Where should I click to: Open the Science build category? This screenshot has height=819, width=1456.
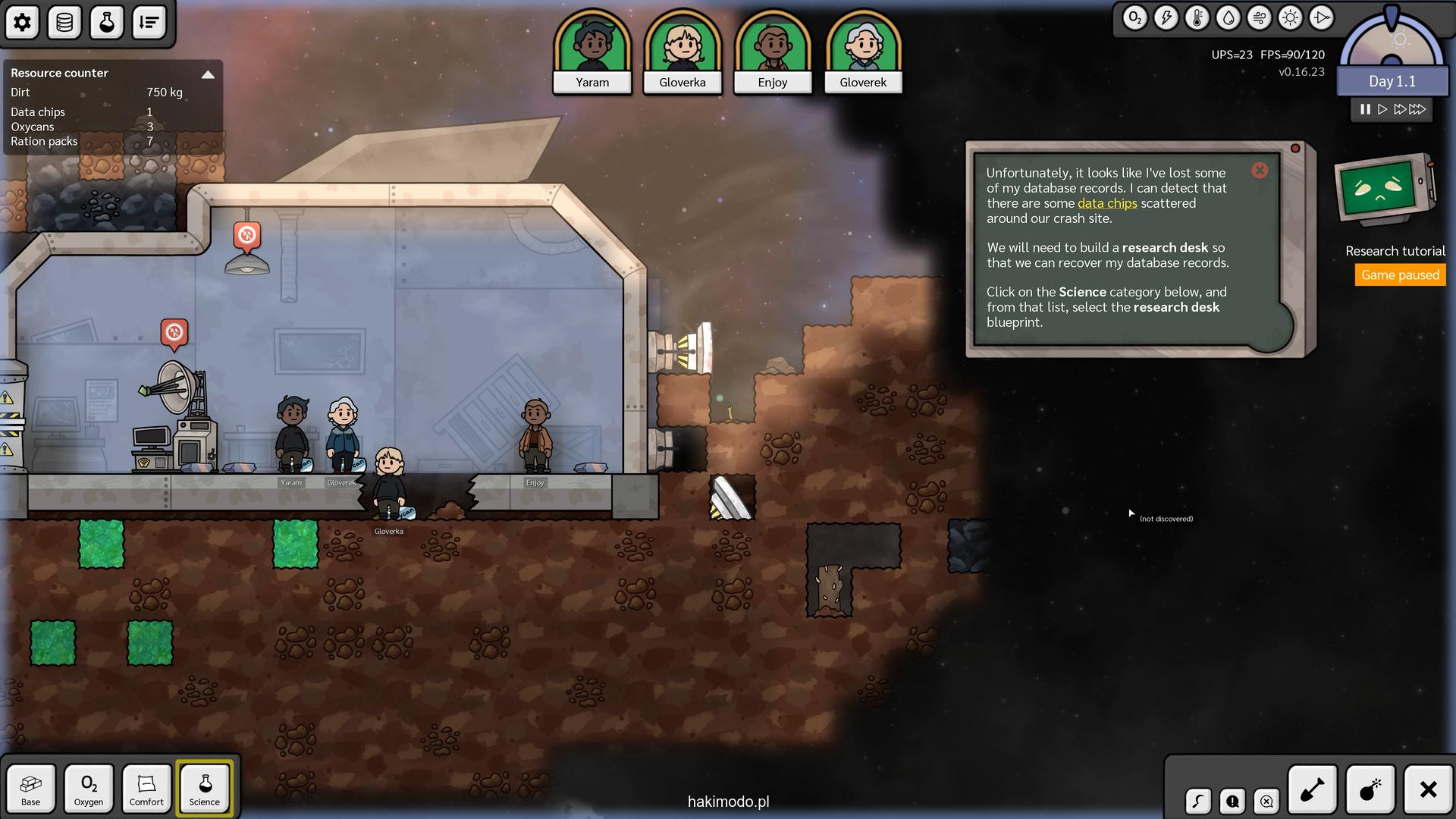point(204,789)
